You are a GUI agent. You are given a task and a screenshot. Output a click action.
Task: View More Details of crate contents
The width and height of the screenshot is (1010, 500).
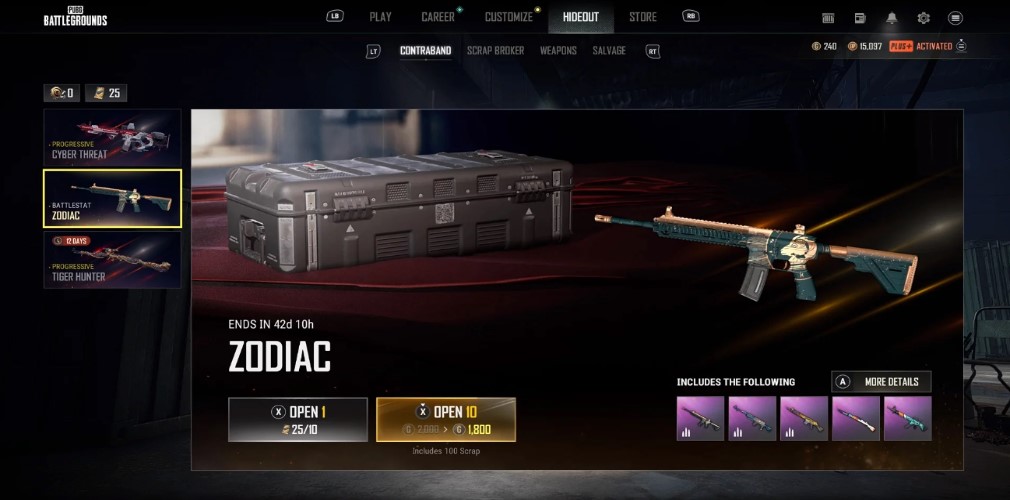(x=881, y=381)
